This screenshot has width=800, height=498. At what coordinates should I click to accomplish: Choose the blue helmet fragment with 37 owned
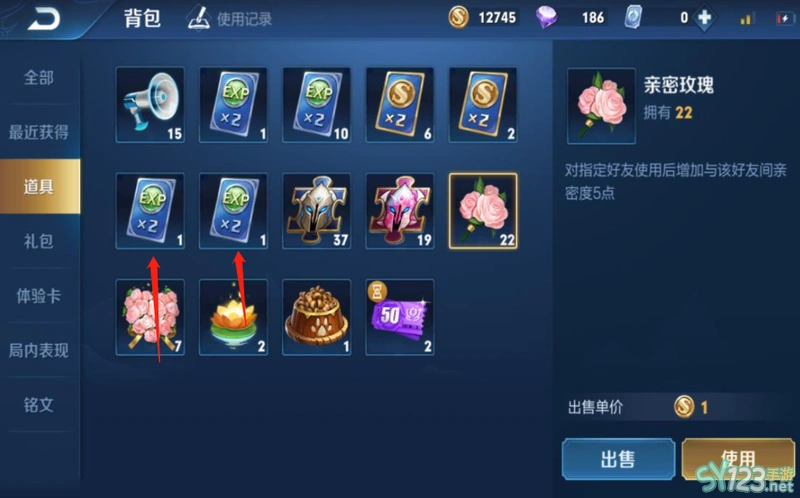316,208
